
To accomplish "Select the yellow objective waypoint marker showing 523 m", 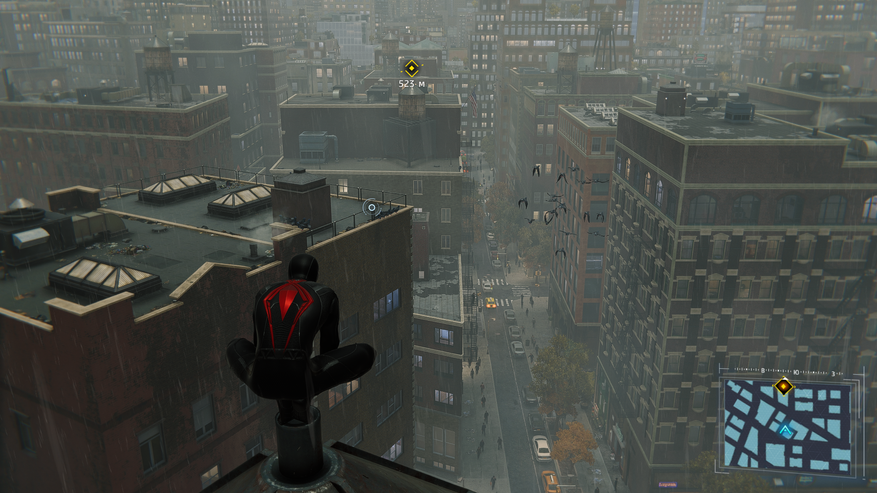I will click(411, 68).
